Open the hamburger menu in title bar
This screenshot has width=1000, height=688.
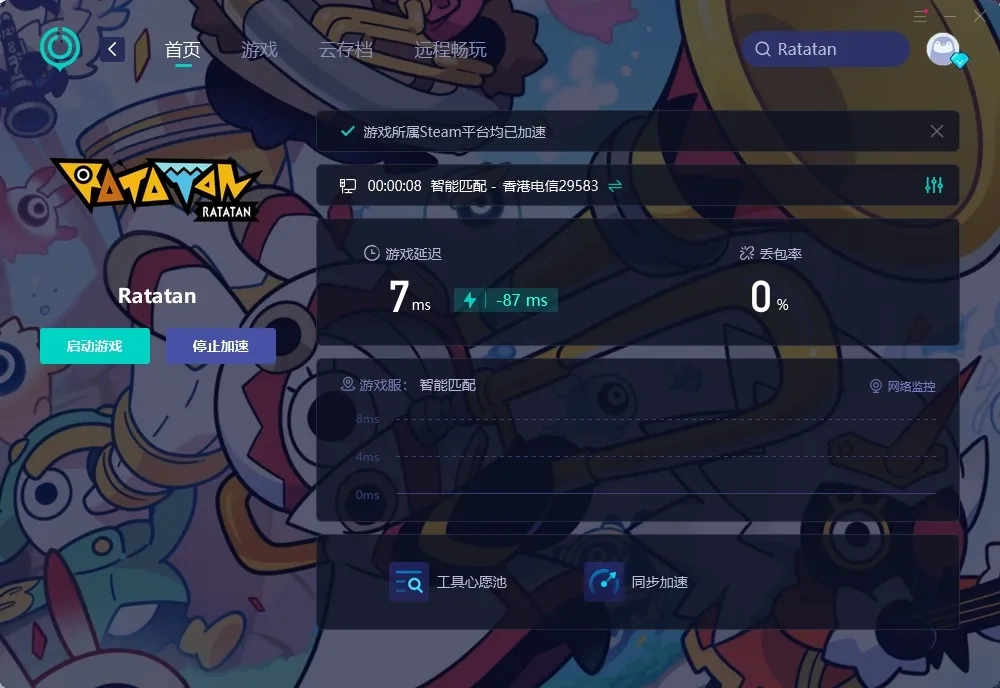tap(920, 16)
